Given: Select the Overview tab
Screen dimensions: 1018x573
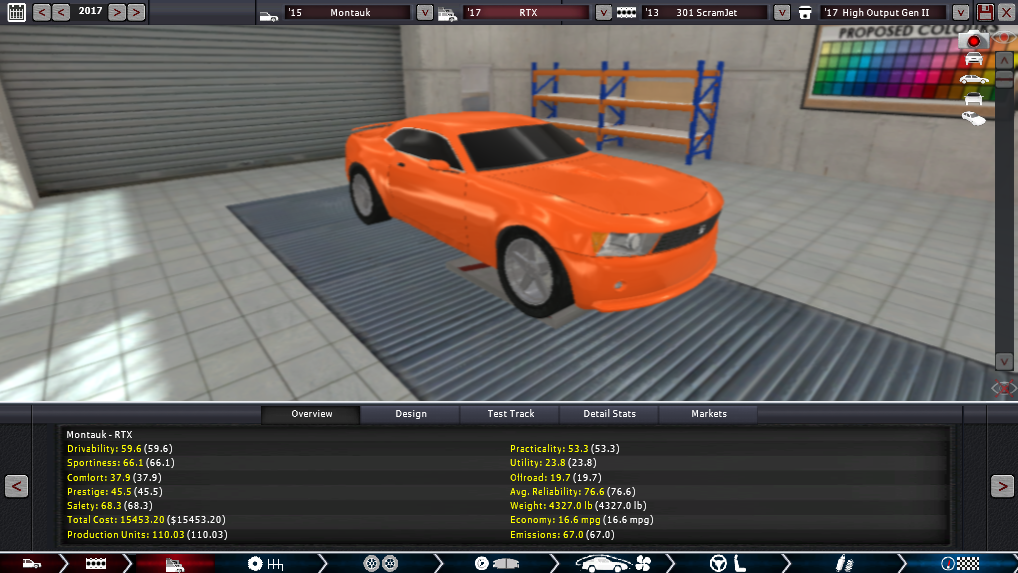Looking at the screenshot, I should [x=311, y=414].
